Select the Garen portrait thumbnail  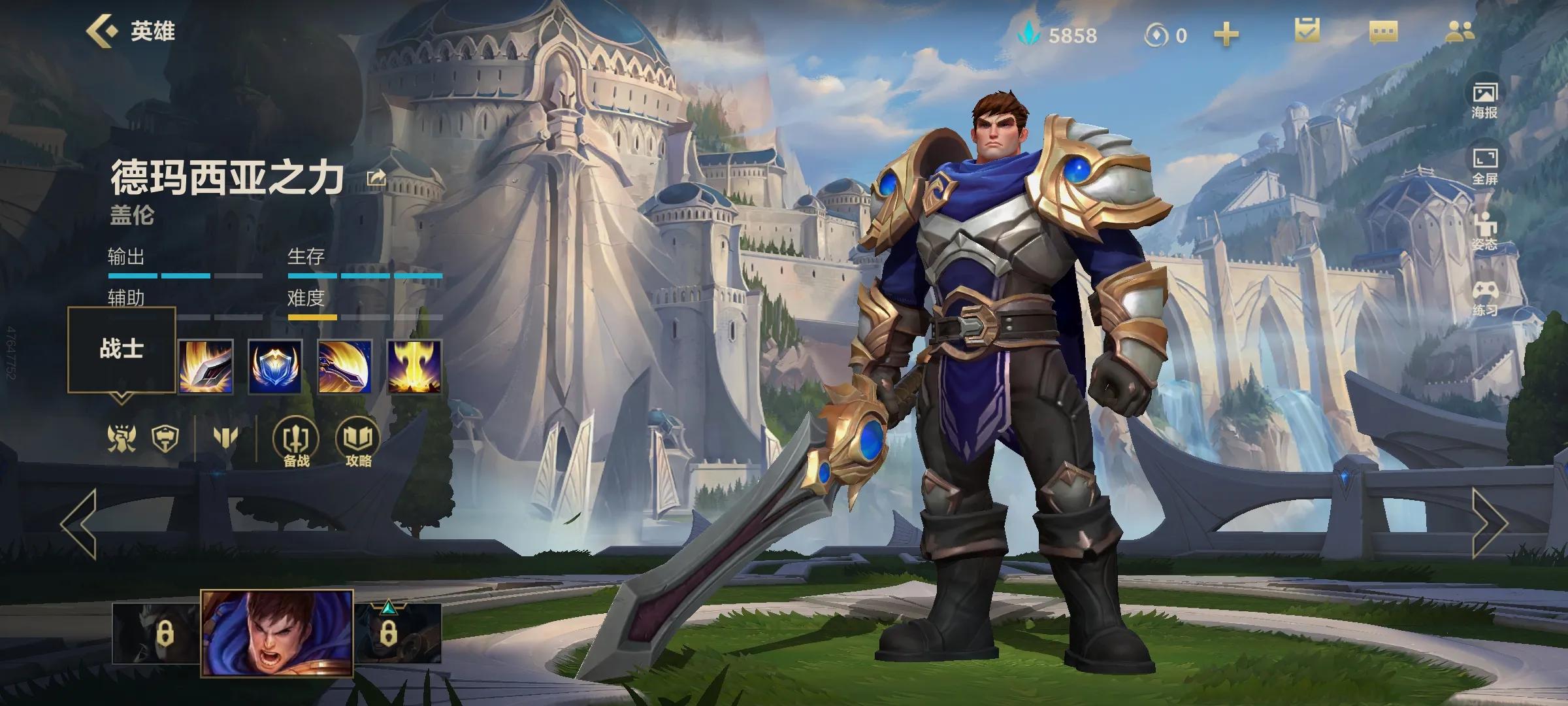point(277,632)
